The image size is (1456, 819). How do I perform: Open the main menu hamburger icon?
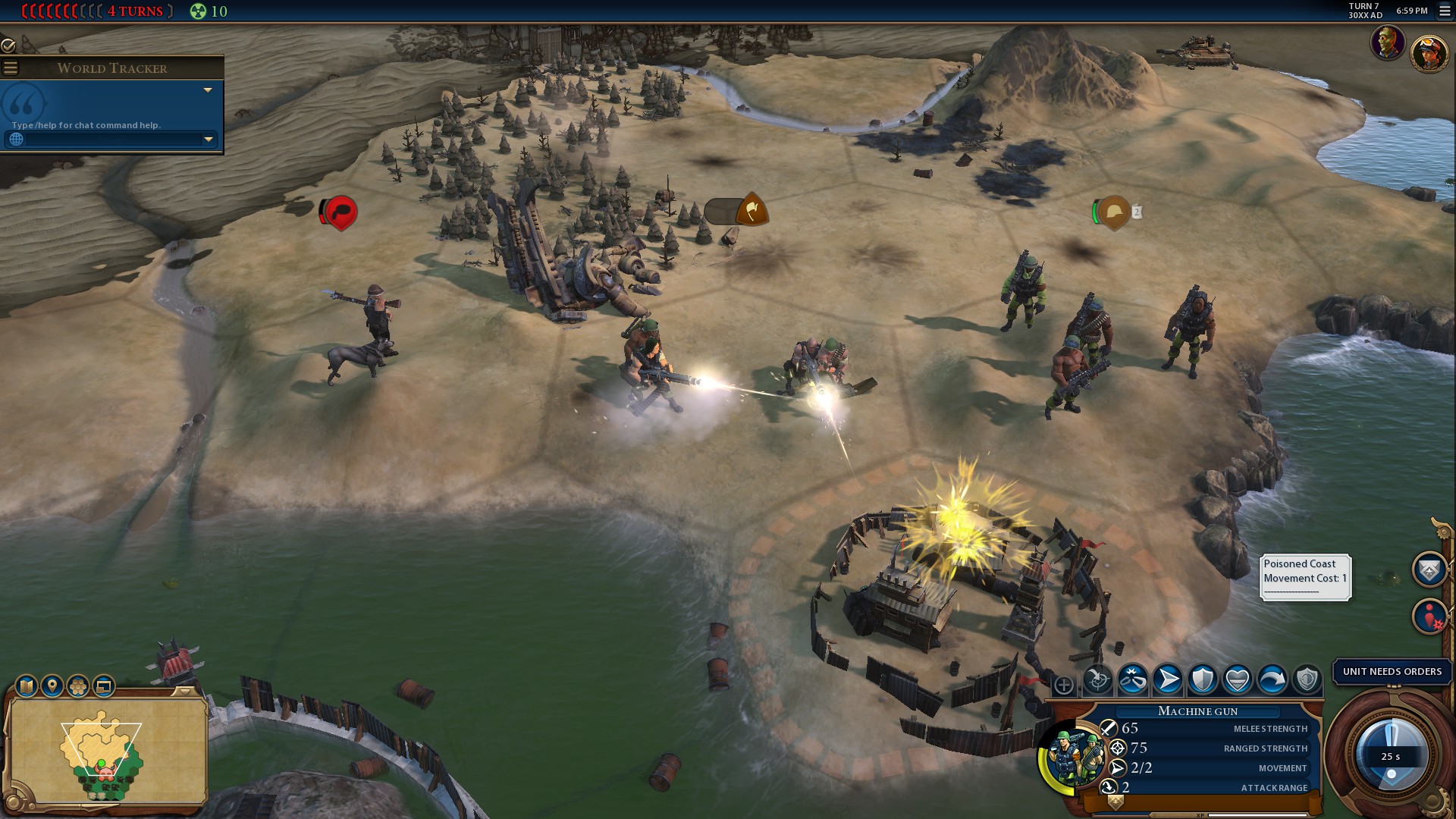click(1444, 11)
